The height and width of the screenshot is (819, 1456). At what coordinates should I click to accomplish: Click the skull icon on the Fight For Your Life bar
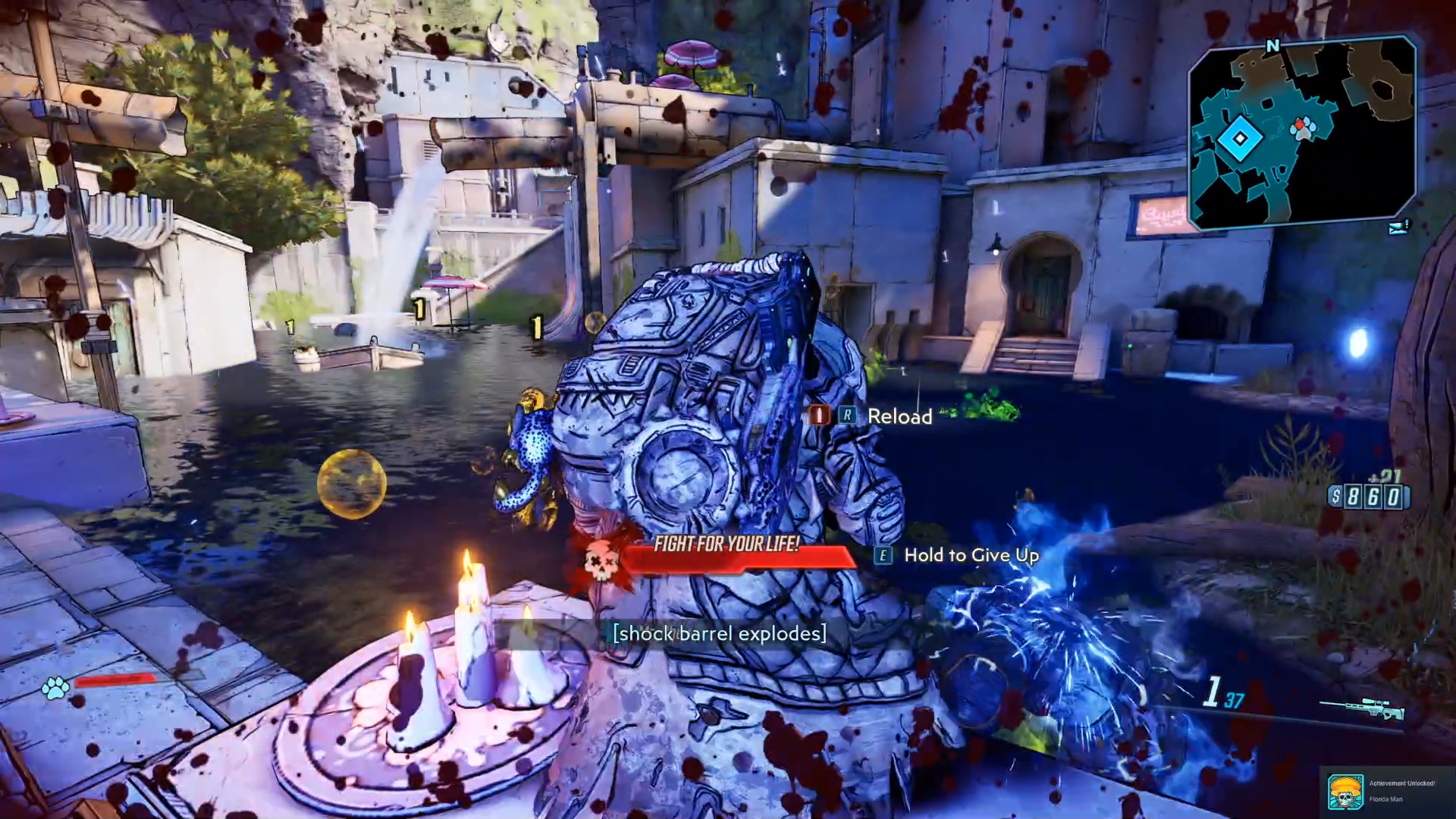pos(601,563)
